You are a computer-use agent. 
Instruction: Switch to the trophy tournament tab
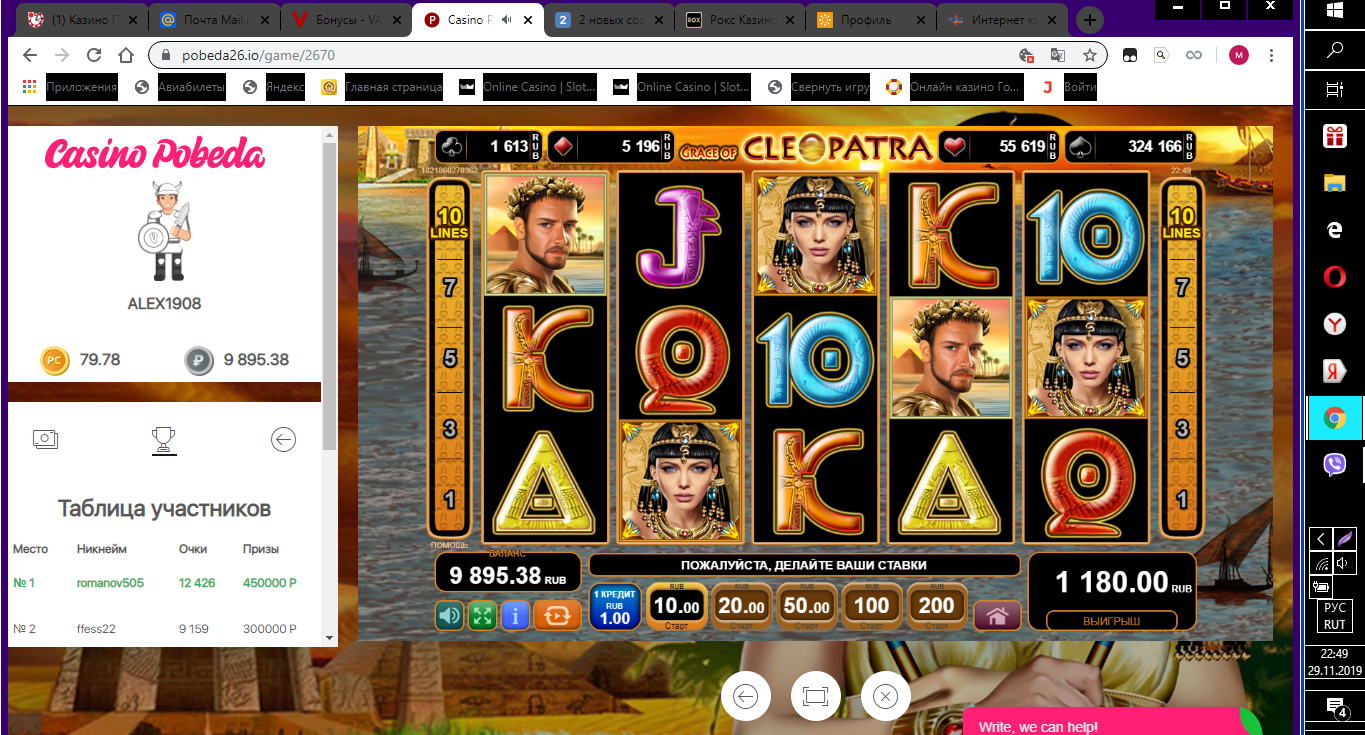coord(164,439)
